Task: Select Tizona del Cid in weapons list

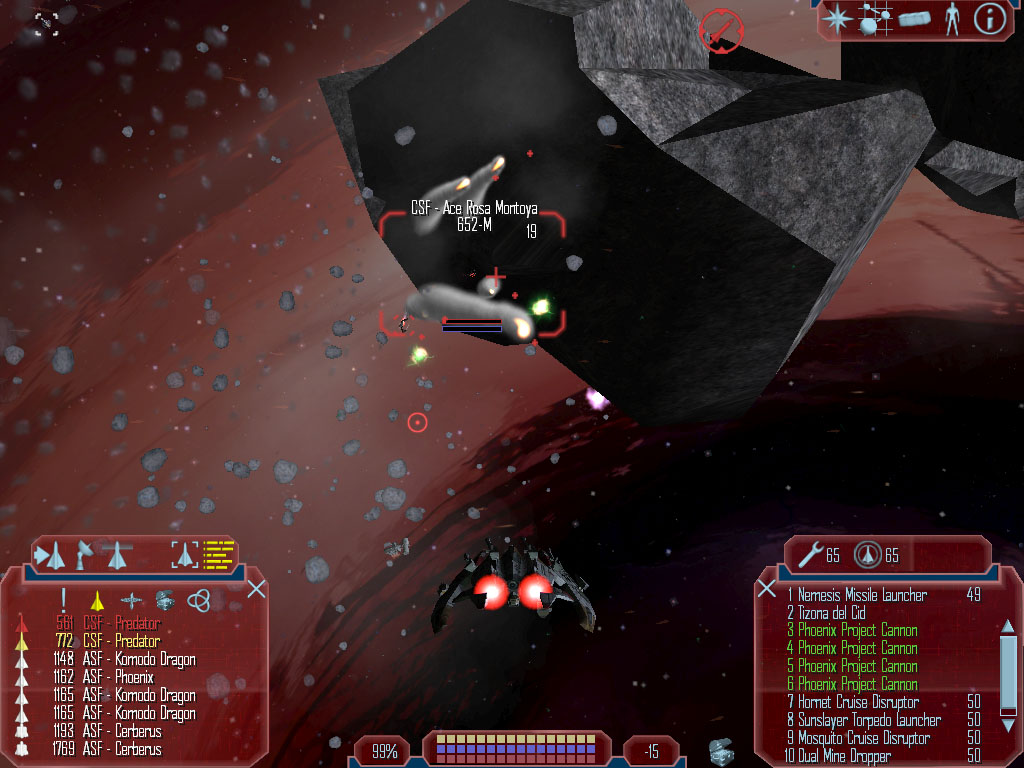Action: 831,613
